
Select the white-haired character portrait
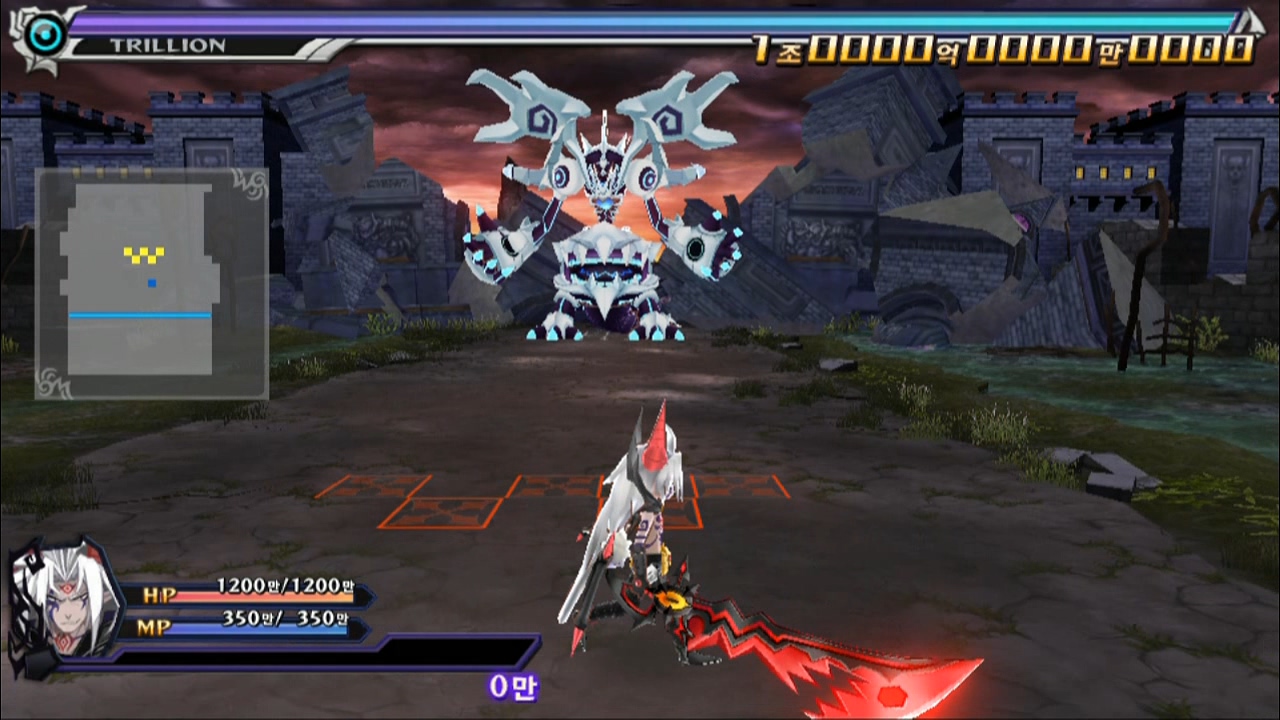click(60, 602)
